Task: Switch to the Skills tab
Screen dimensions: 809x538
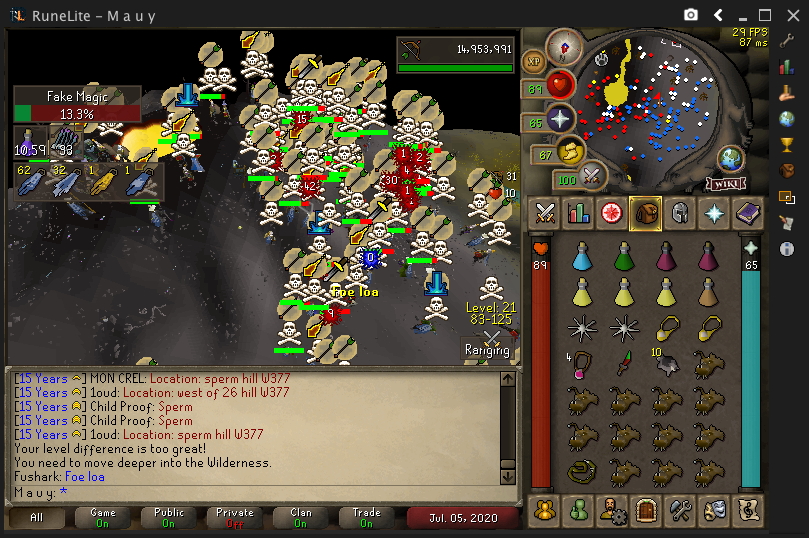Action: point(578,212)
